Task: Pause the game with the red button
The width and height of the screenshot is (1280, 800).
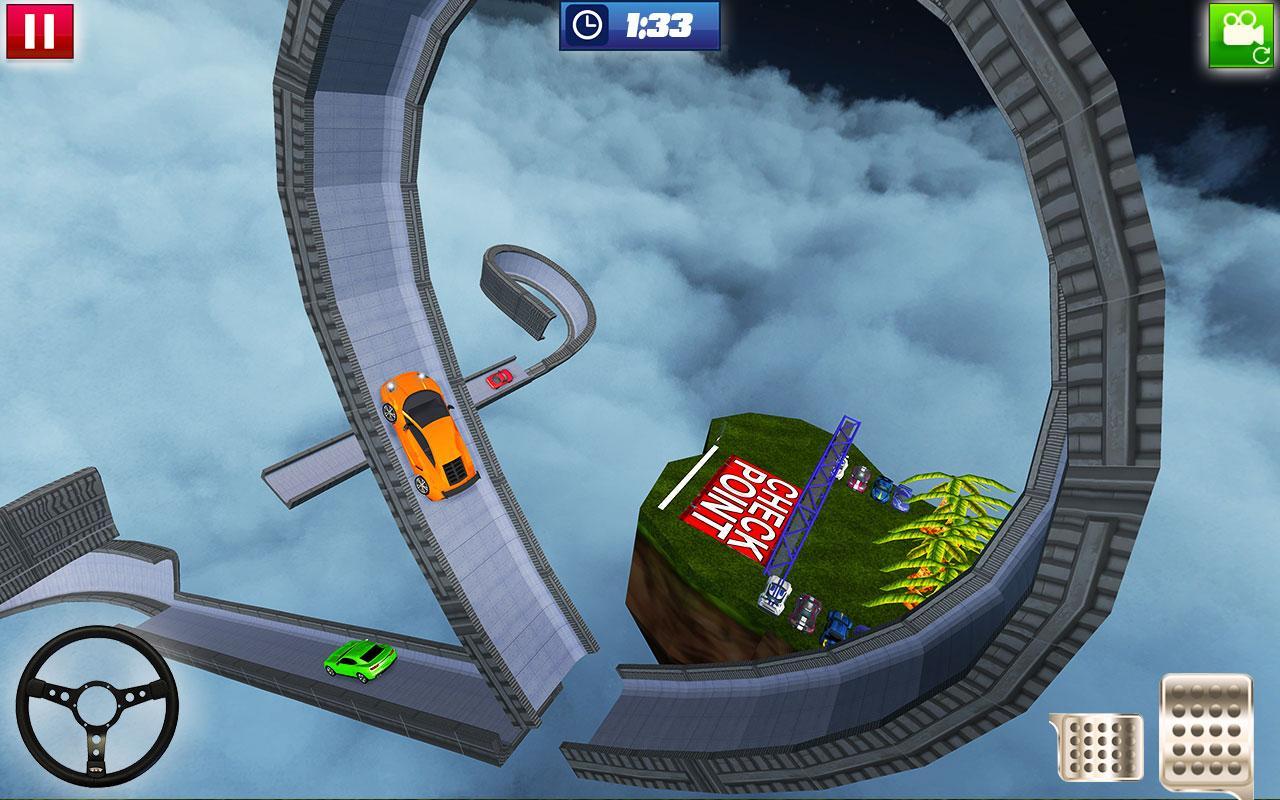Action: tap(40, 32)
